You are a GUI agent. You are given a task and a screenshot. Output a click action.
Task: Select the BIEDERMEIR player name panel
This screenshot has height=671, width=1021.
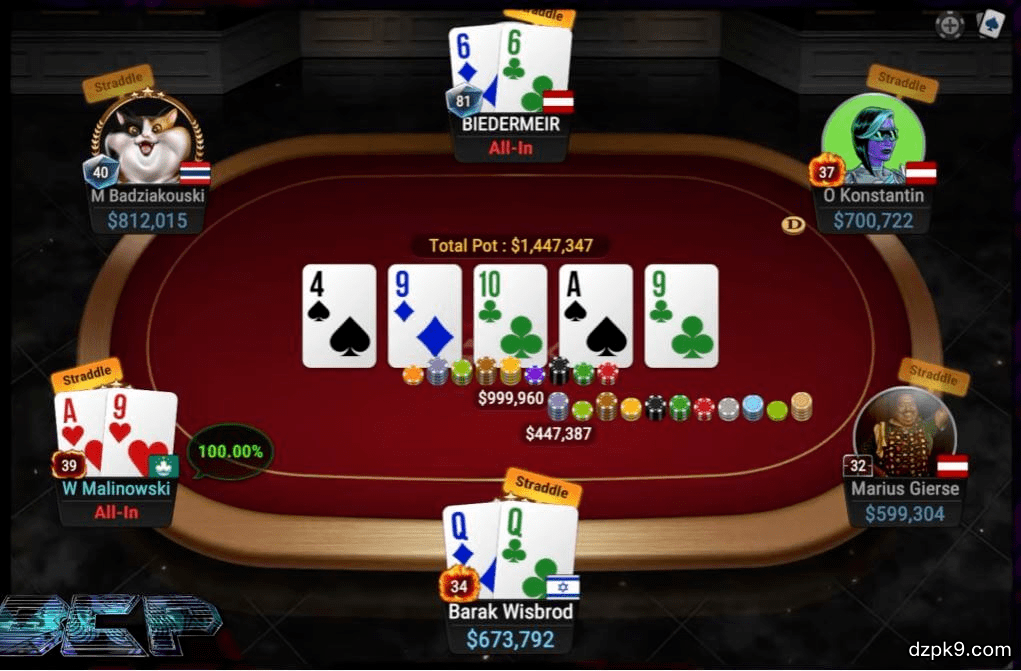pyautogui.click(x=511, y=127)
